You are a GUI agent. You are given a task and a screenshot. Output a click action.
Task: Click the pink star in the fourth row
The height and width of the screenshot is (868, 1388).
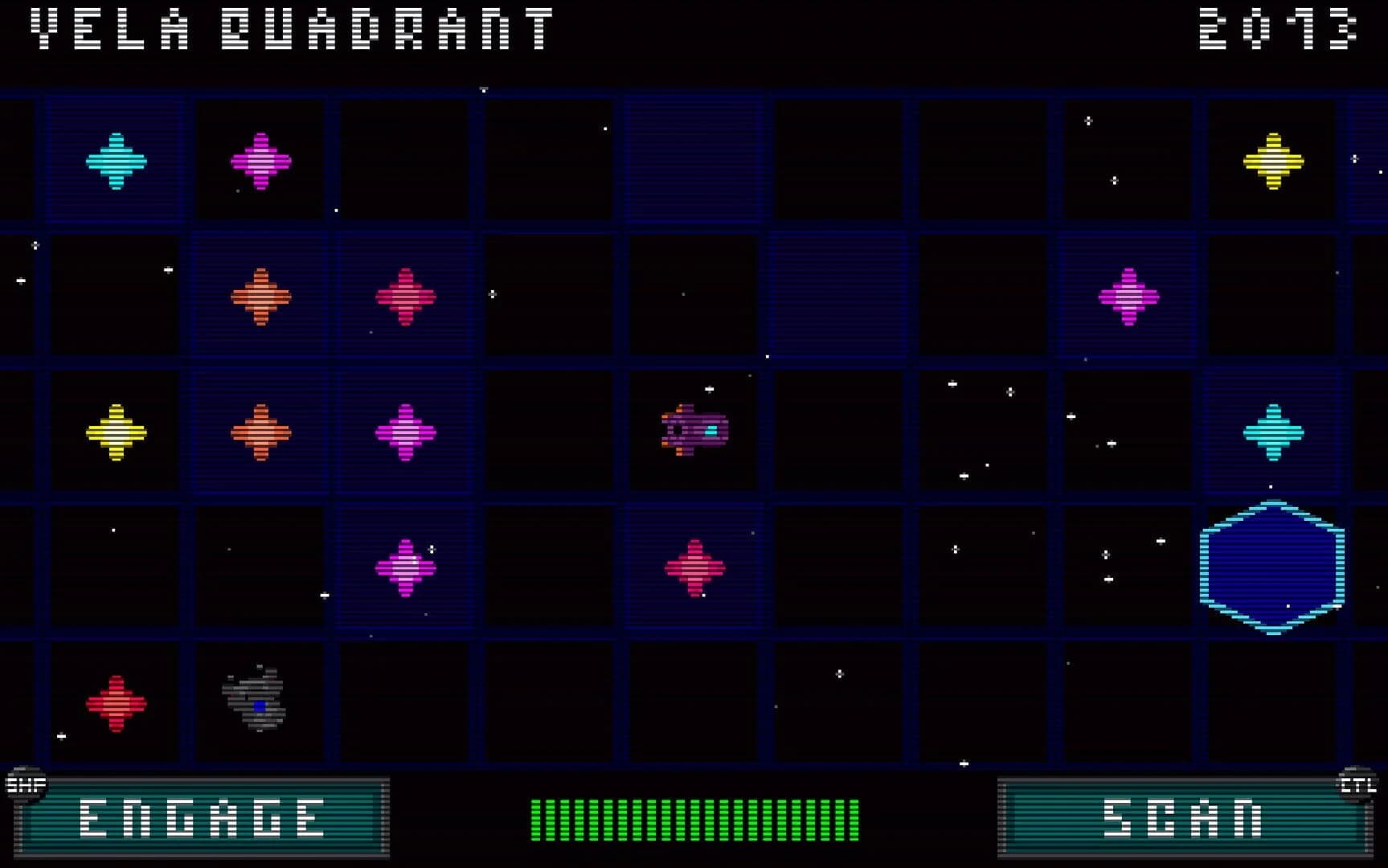click(x=406, y=568)
